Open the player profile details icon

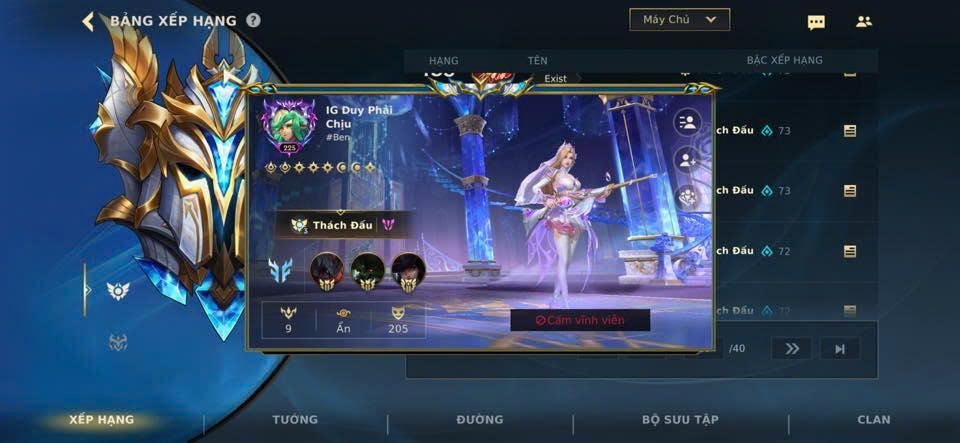tap(688, 123)
